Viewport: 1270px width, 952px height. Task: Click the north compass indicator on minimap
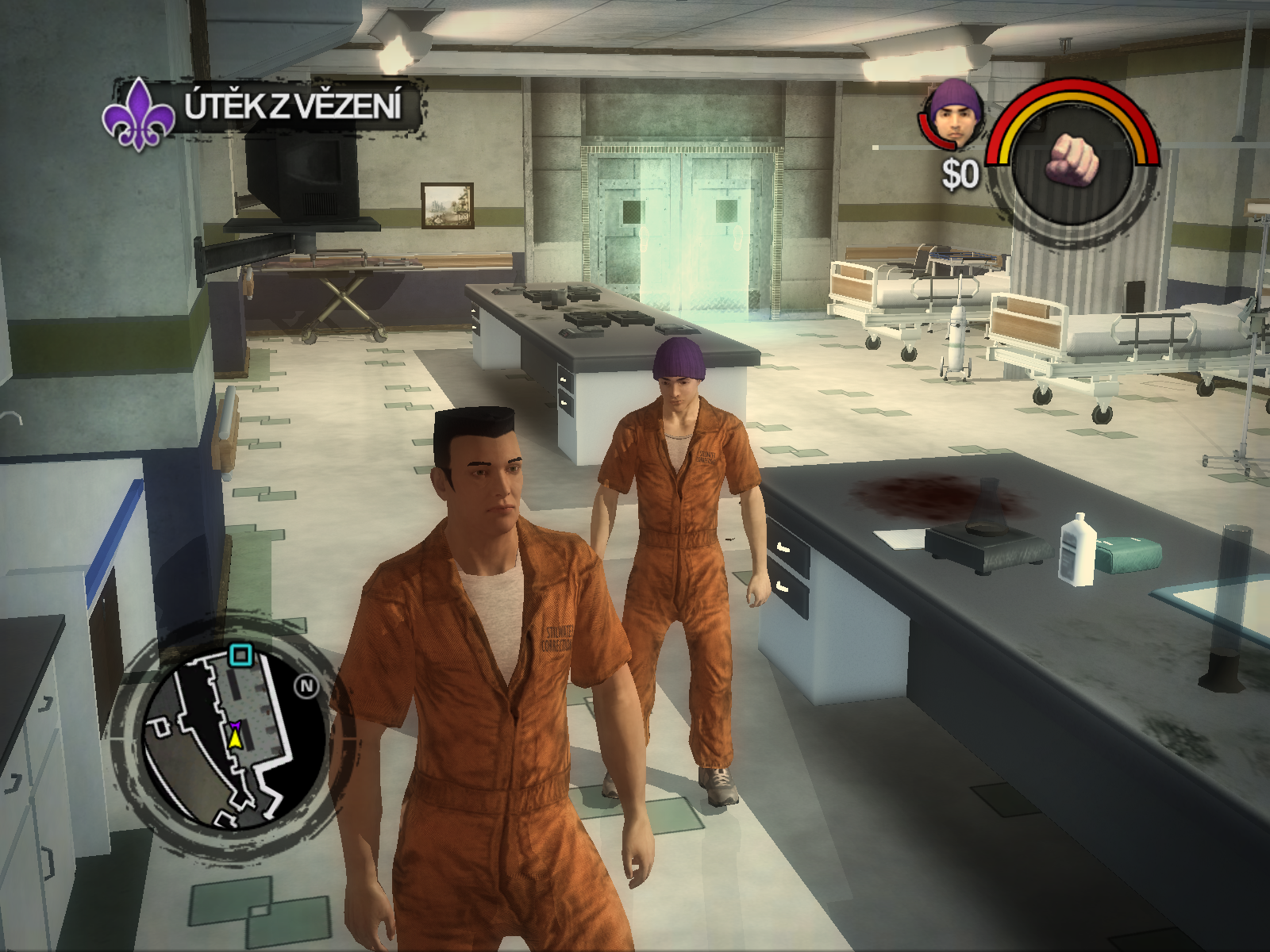click(x=306, y=686)
